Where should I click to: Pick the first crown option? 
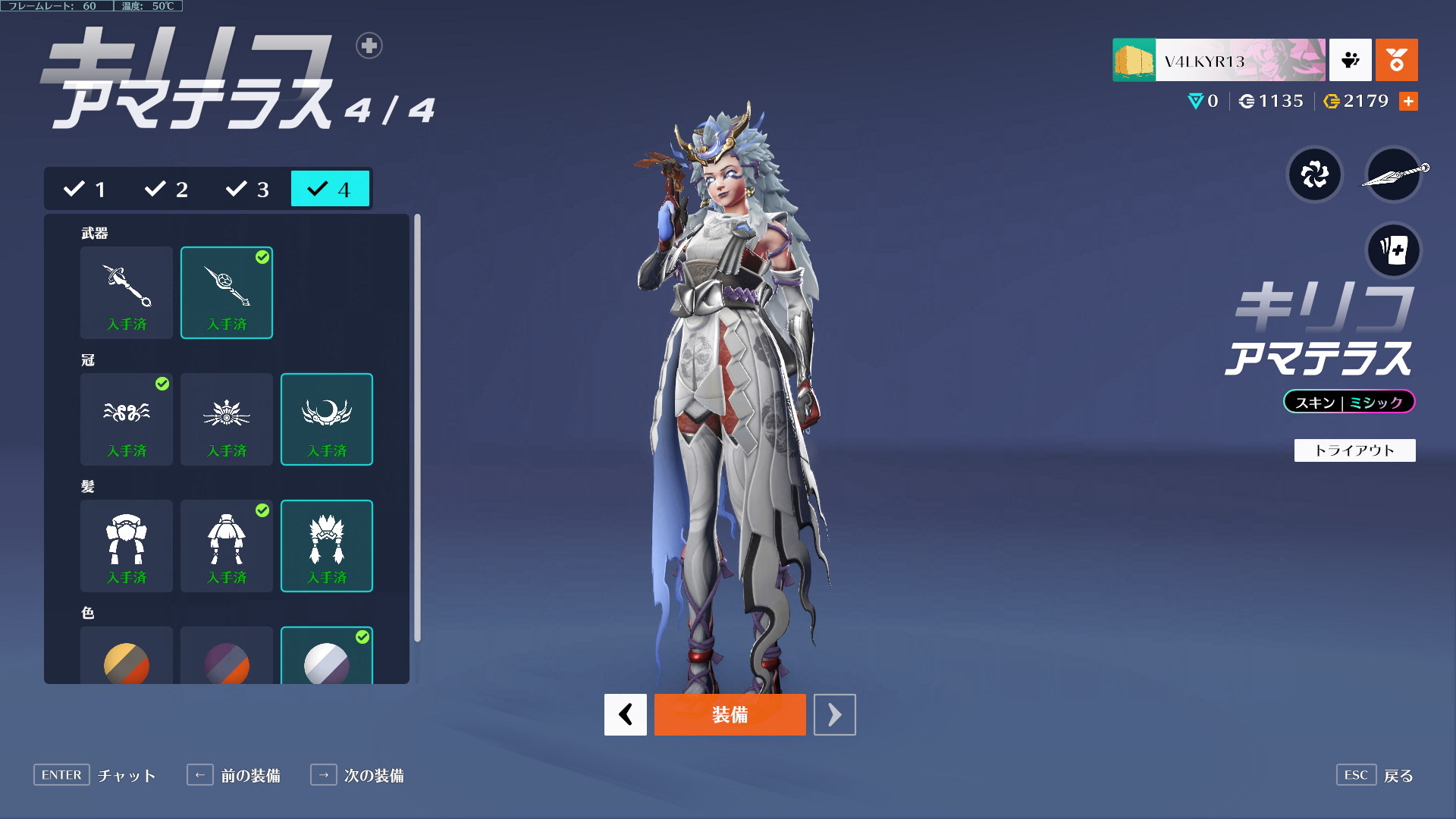pyautogui.click(x=127, y=419)
